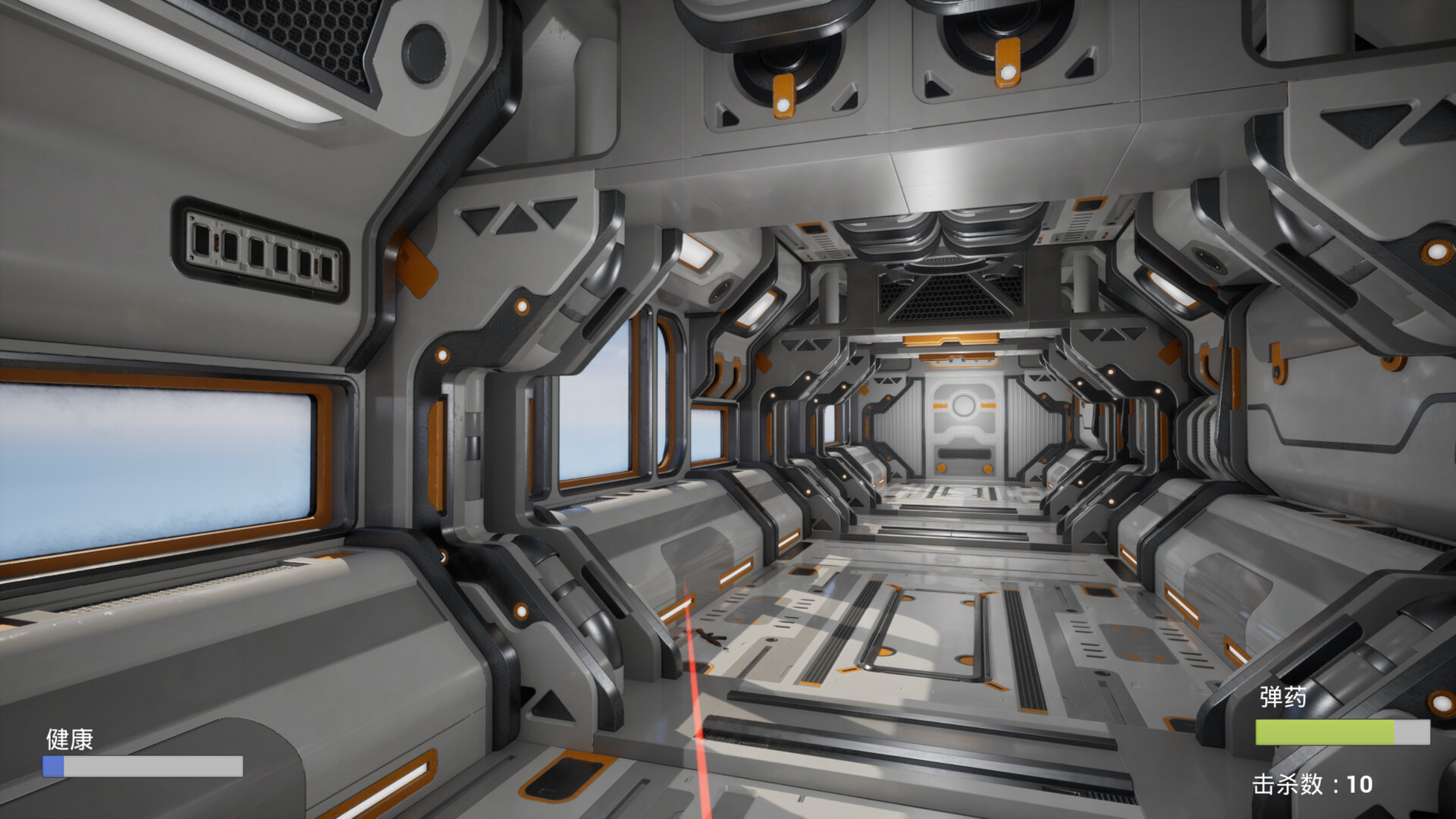This screenshot has width=1456, height=819.
Task: Click the round white indicator light on pillar
Action: pyautogui.click(x=521, y=306)
